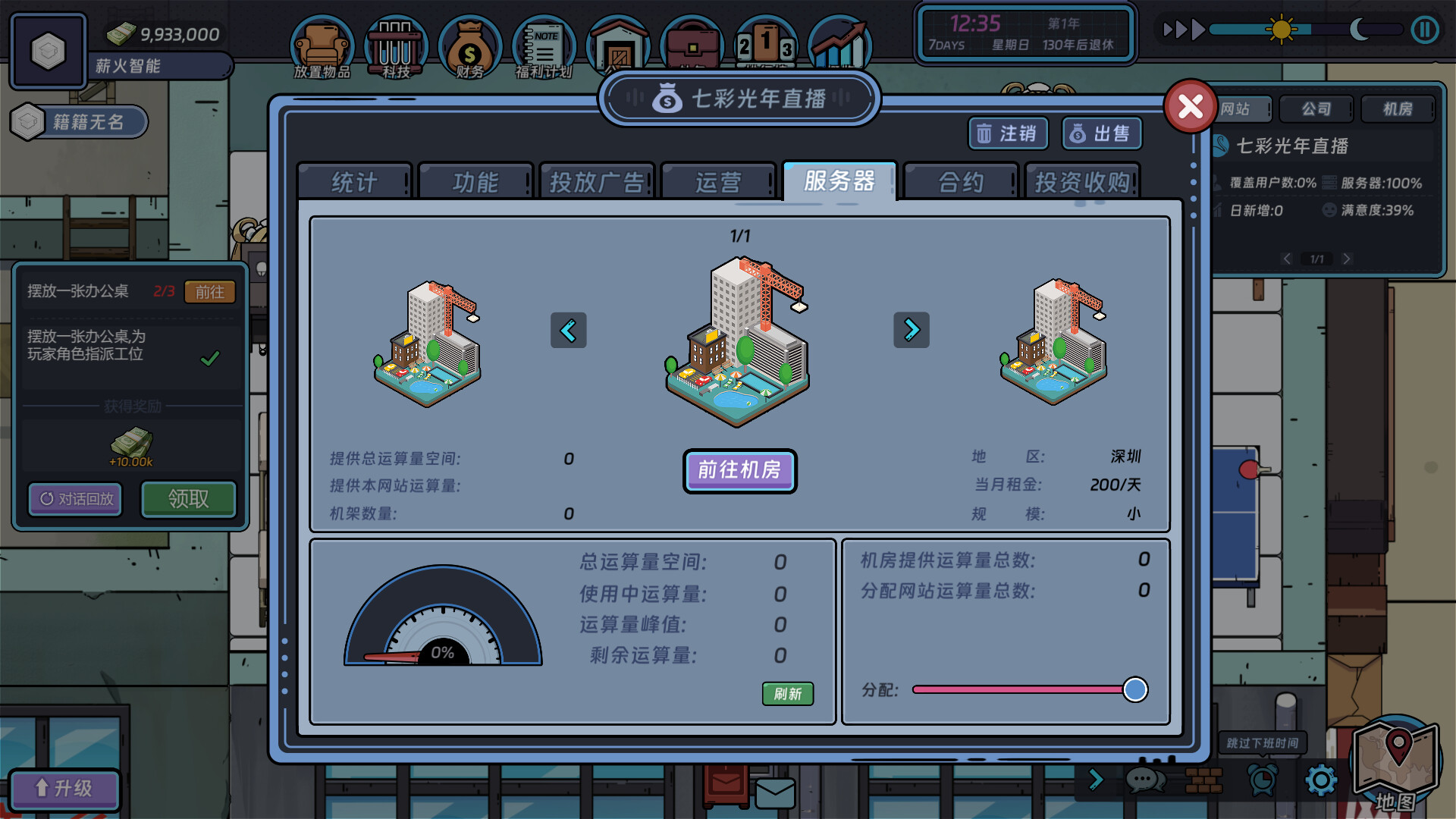Click the next-page arrow in the website info panel

pos(1347,259)
